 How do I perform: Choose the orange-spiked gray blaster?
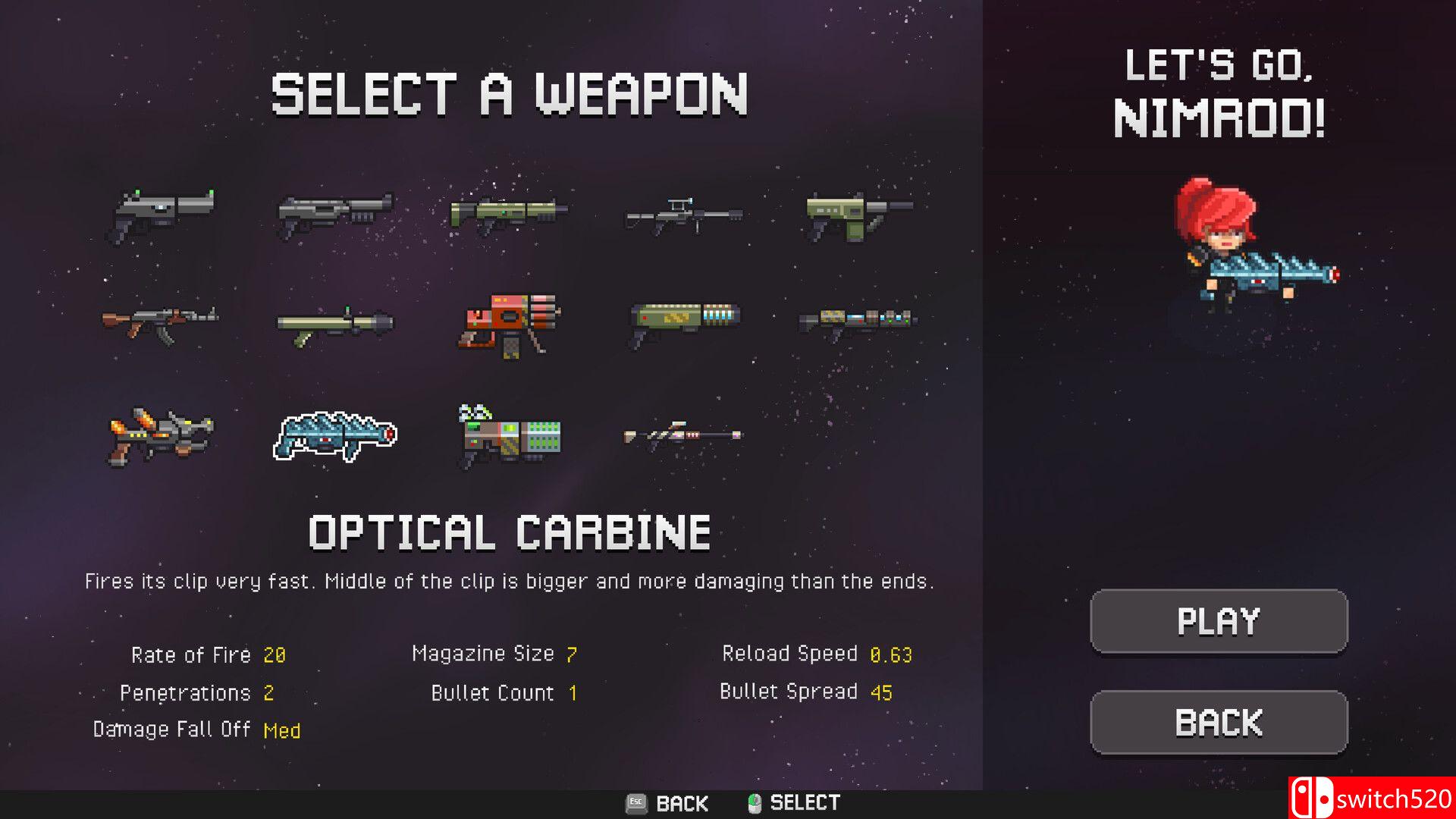161,435
